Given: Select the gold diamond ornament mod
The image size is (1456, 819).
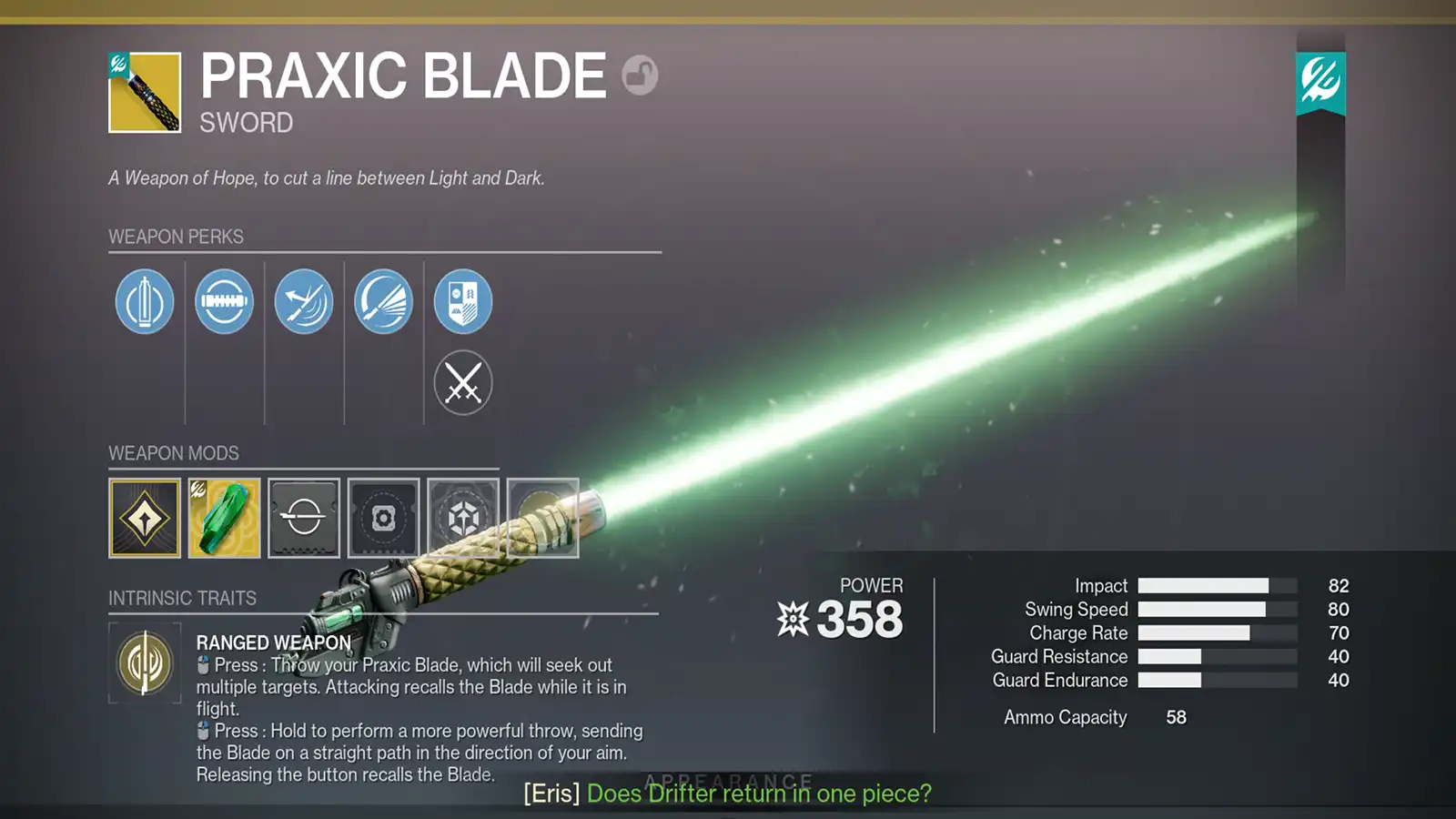Looking at the screenshot, I should 145,519.
